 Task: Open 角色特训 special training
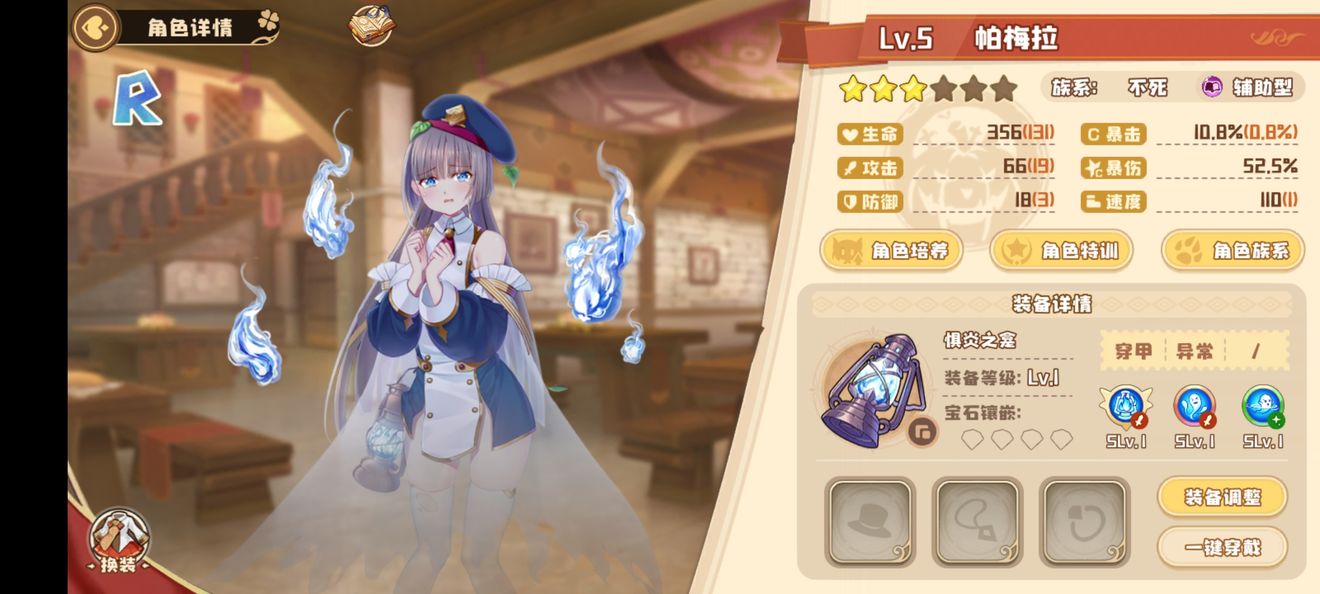(x=1061, y=250)
